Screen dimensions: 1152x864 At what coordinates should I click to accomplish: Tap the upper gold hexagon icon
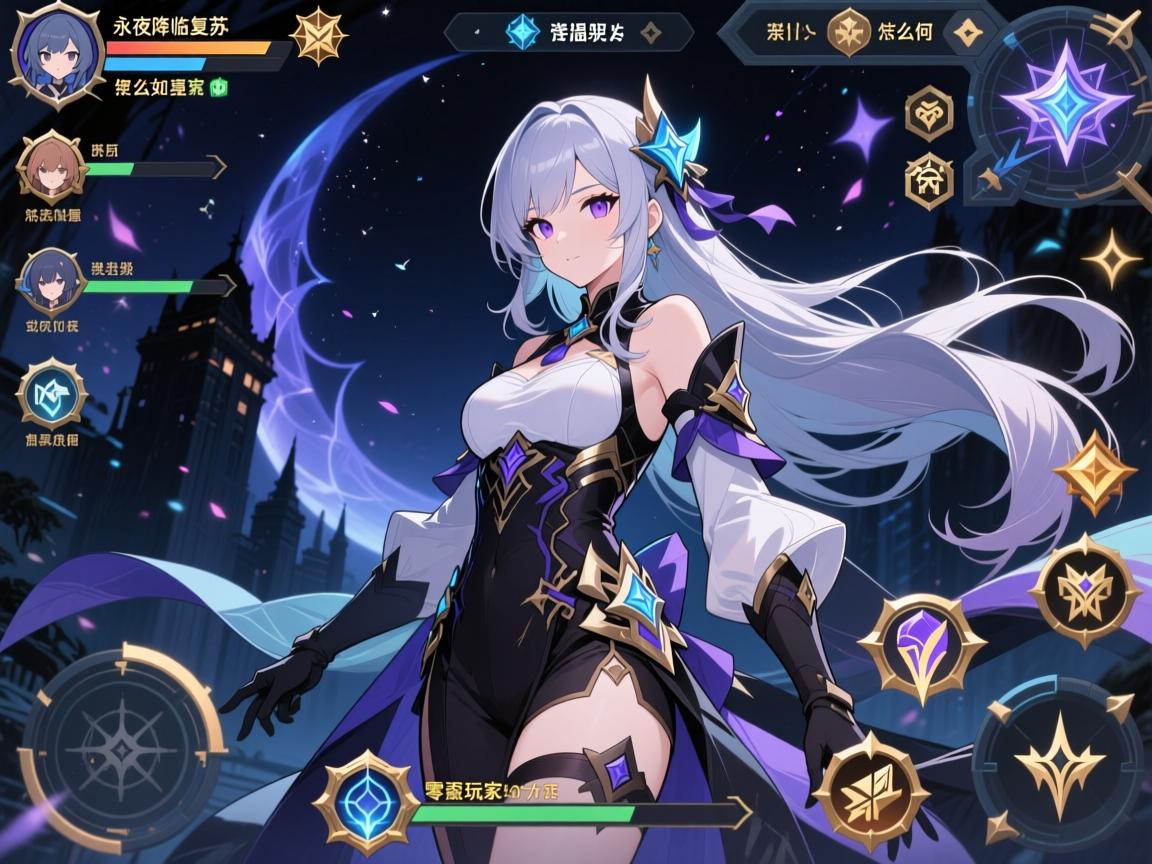point(927,114)
